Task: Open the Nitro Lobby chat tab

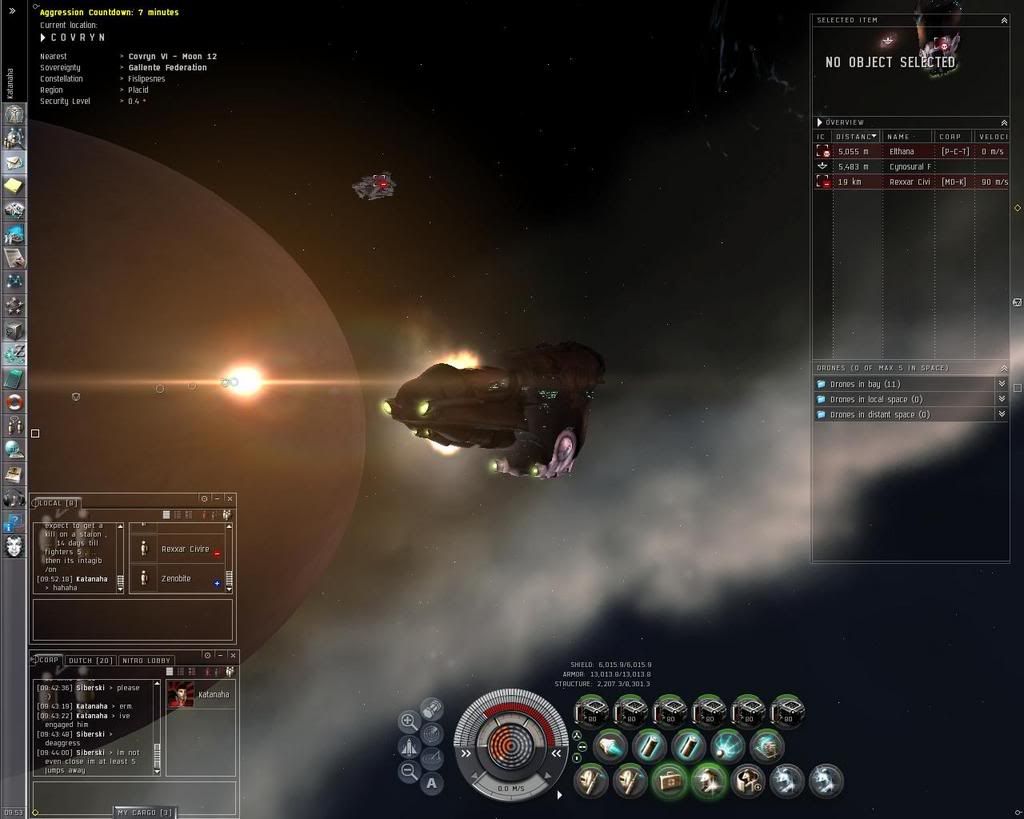Action: coord(147,661)
